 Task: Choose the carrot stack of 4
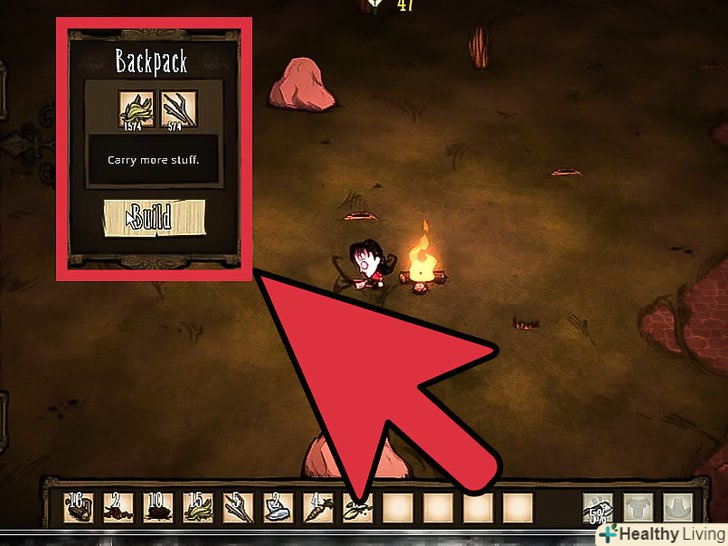[313, 509]
